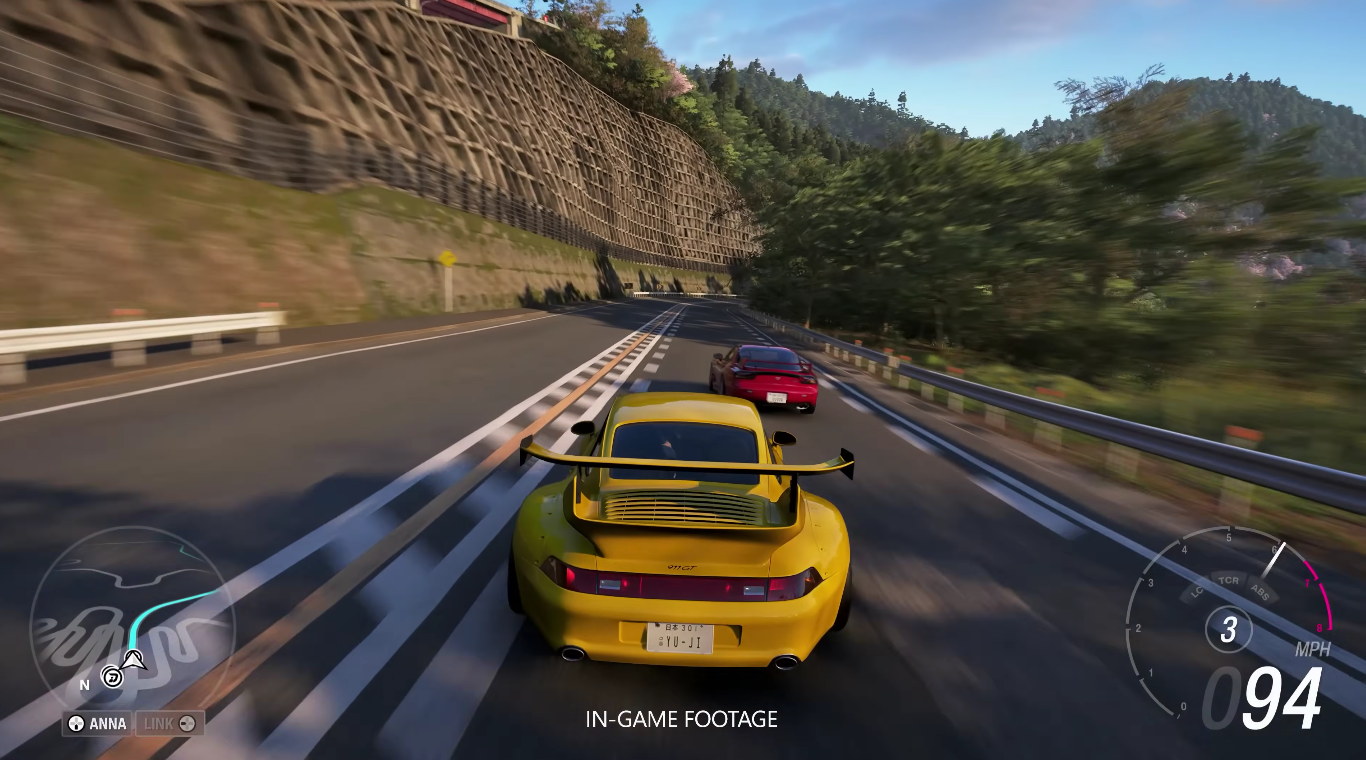Select the ANNA assistant button

pyautogui.click(x=97, y=723)
